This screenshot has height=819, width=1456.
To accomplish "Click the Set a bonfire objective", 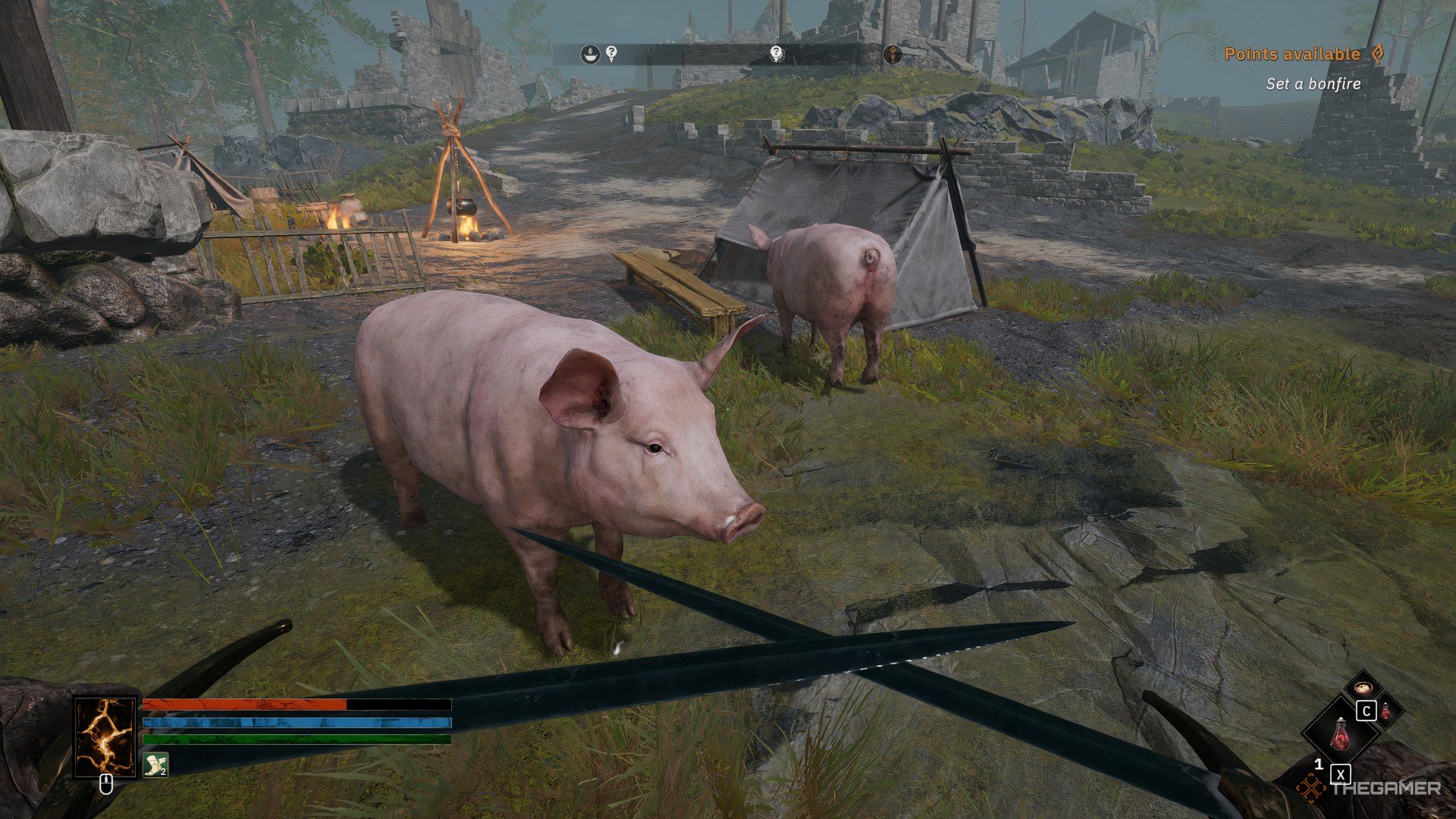I will (1313, 84).
